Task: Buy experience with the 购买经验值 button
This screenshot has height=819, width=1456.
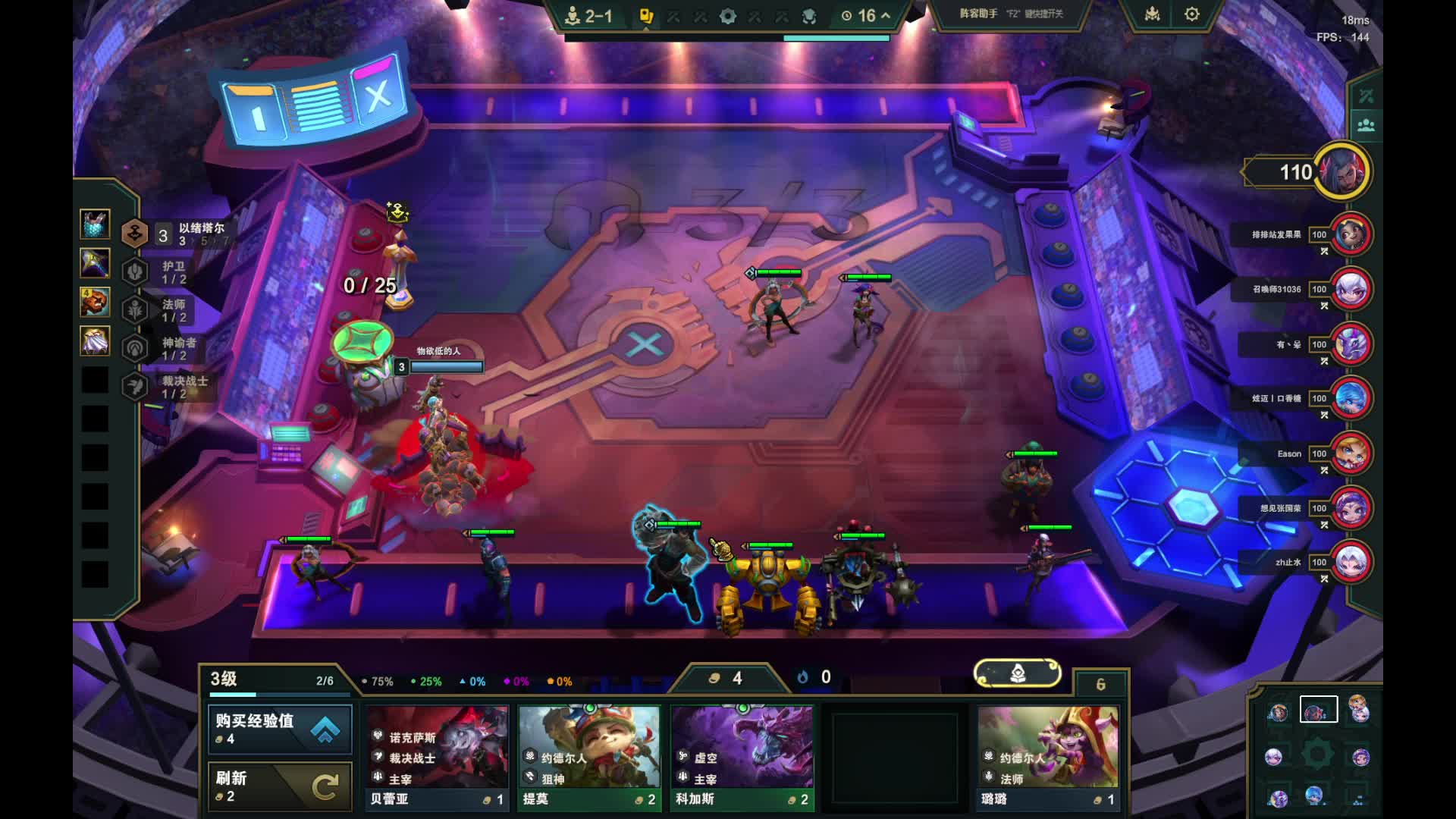Action: pos(280,729)
